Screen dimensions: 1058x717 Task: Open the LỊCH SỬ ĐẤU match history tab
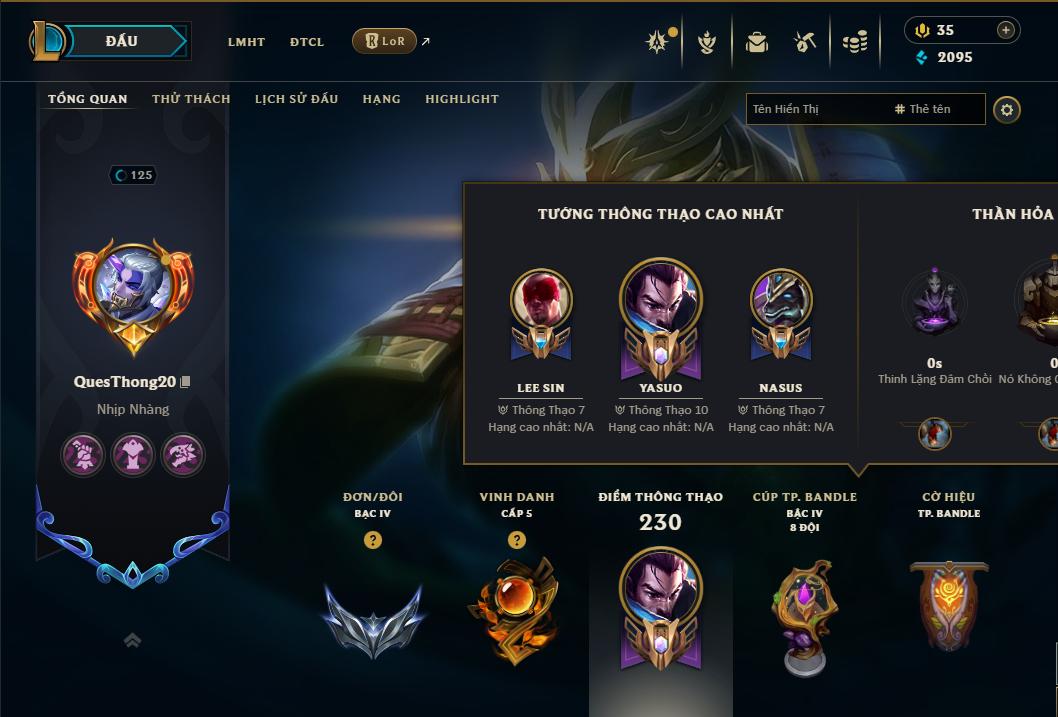(x=296, y=99)
